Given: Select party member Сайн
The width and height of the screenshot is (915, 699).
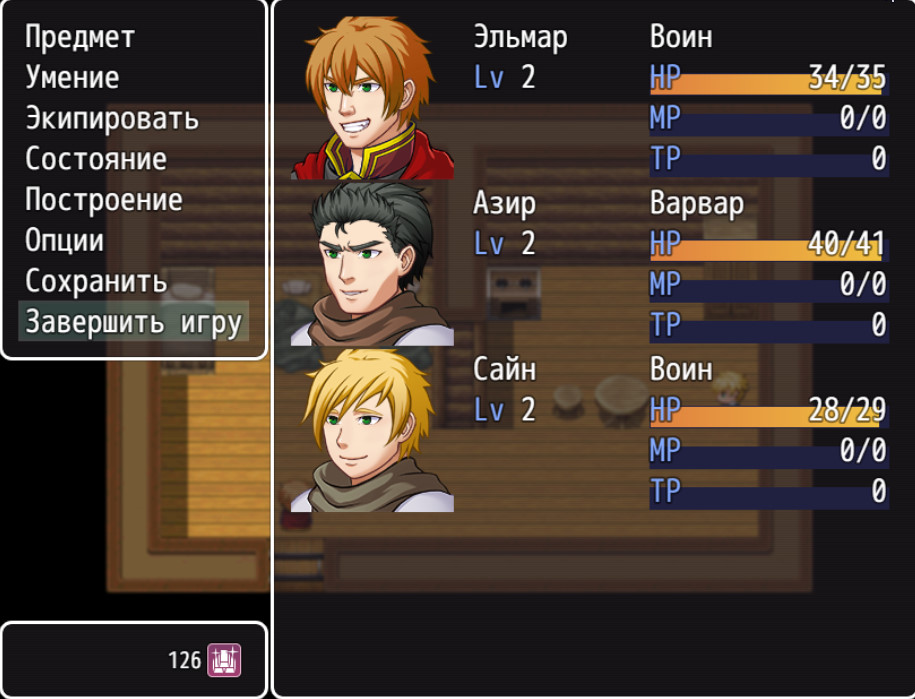Looking at the screenshot, I should pos(590,429).
